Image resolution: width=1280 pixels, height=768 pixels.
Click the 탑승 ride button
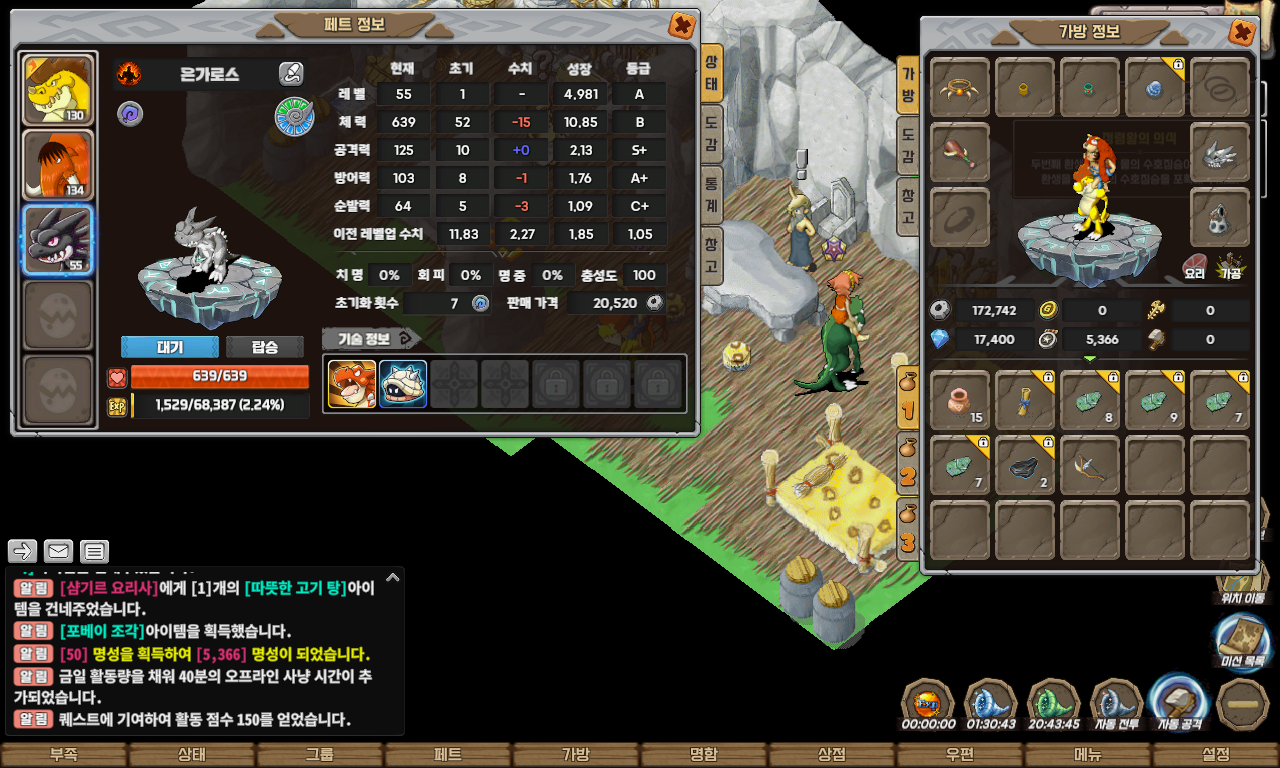(x=265, y=347)
